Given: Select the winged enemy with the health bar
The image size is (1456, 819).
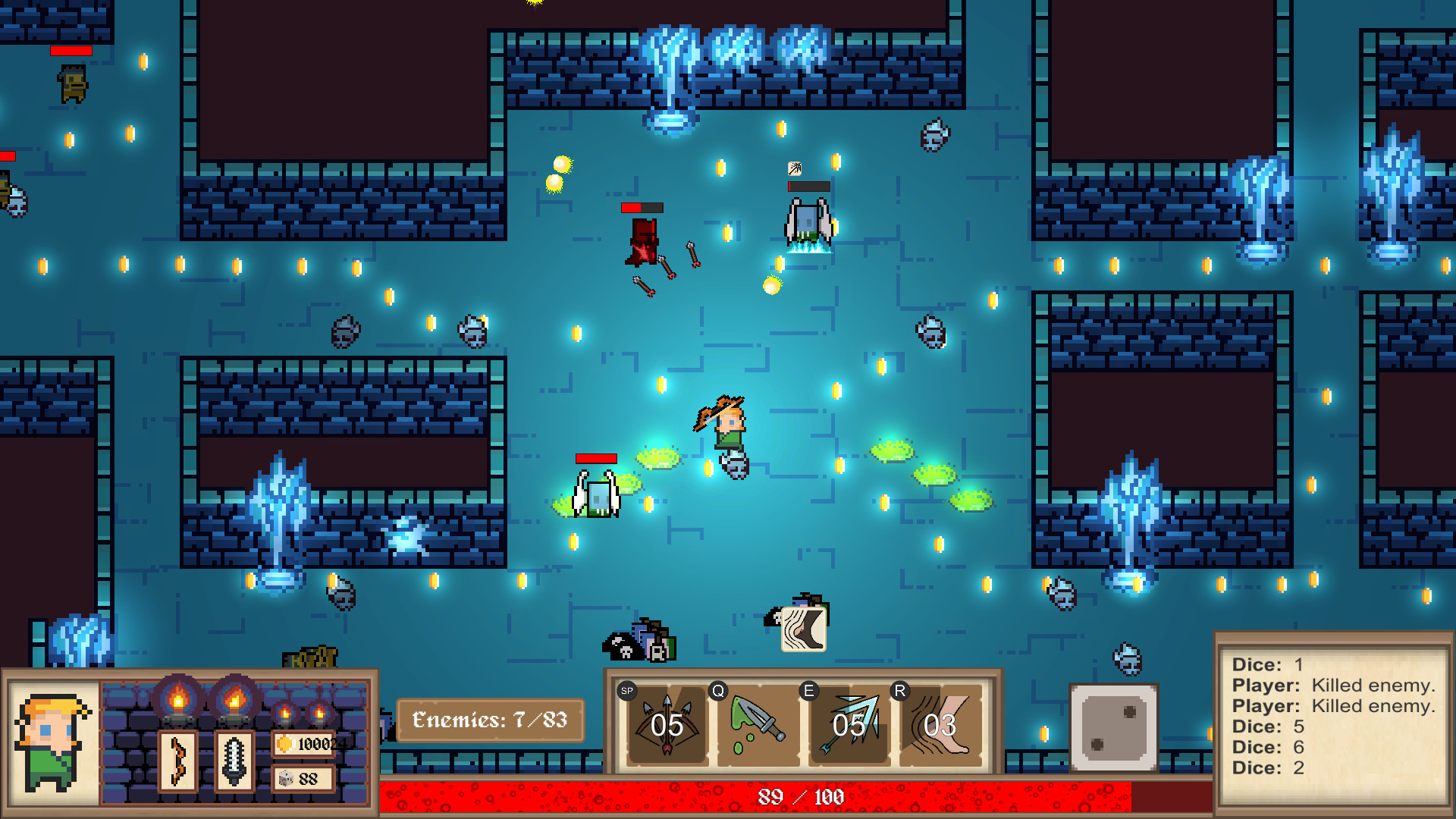Looking at the screenshot, I should pyautogui.click(x=805, y=220).
